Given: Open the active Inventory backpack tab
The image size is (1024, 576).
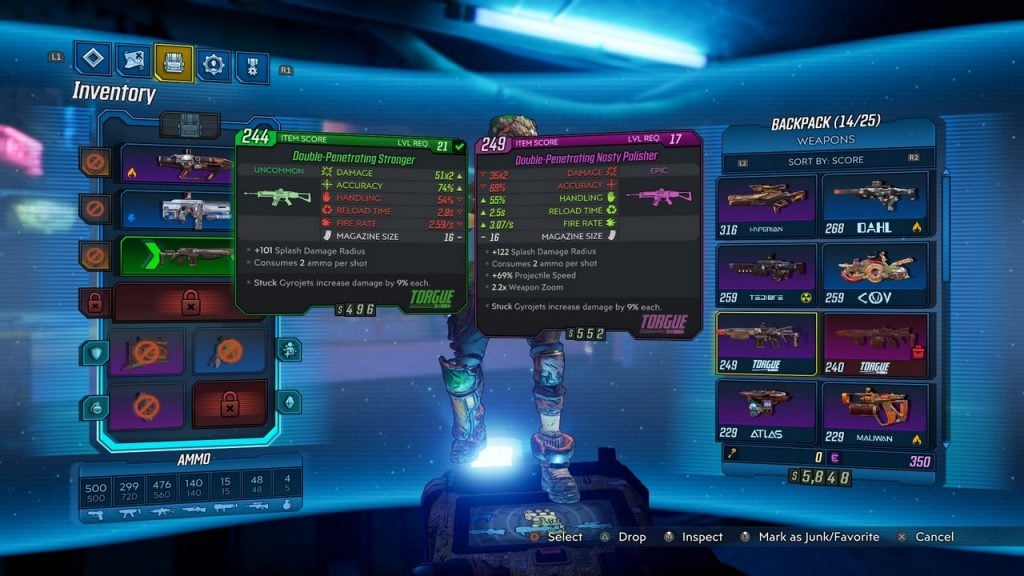Looking at the screenshot, I should pos(173,62).
